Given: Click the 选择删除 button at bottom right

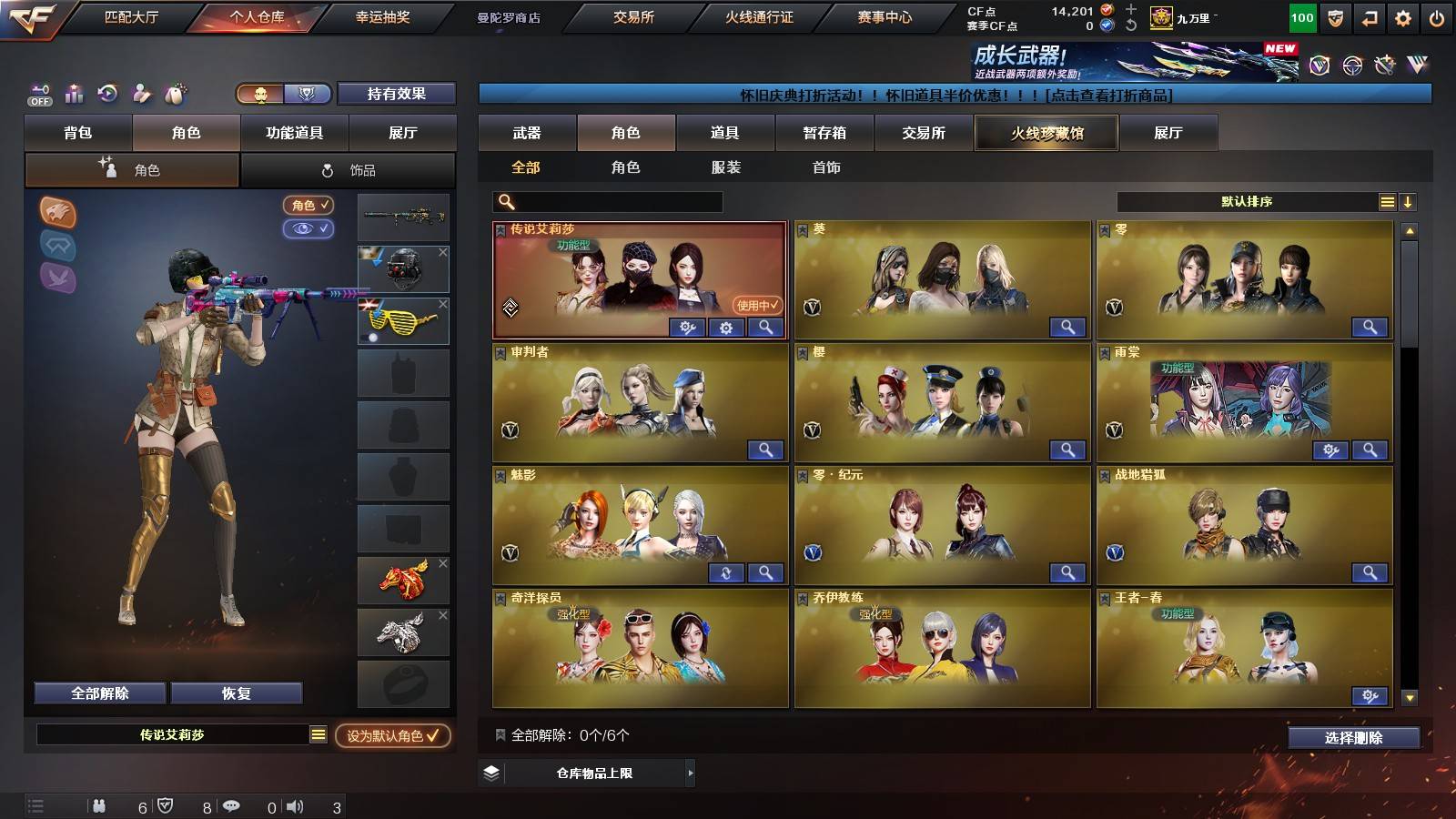Looking at the screenshot, I should click(x=1353, y=739).
